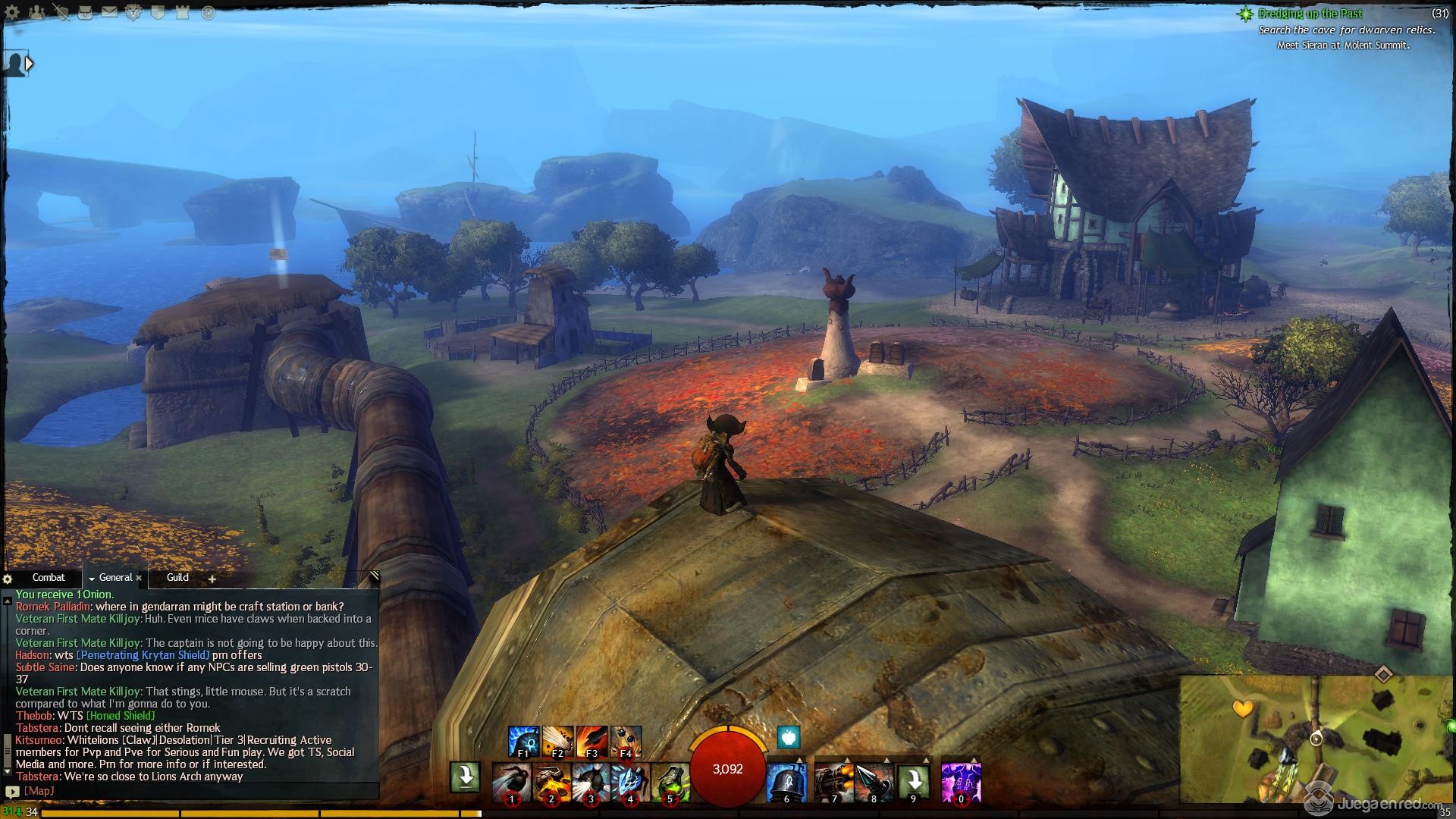The width and height of the screenshot is (1456, 819).
Task: Open the help question mark icon
Action: [x=207, y=13]
